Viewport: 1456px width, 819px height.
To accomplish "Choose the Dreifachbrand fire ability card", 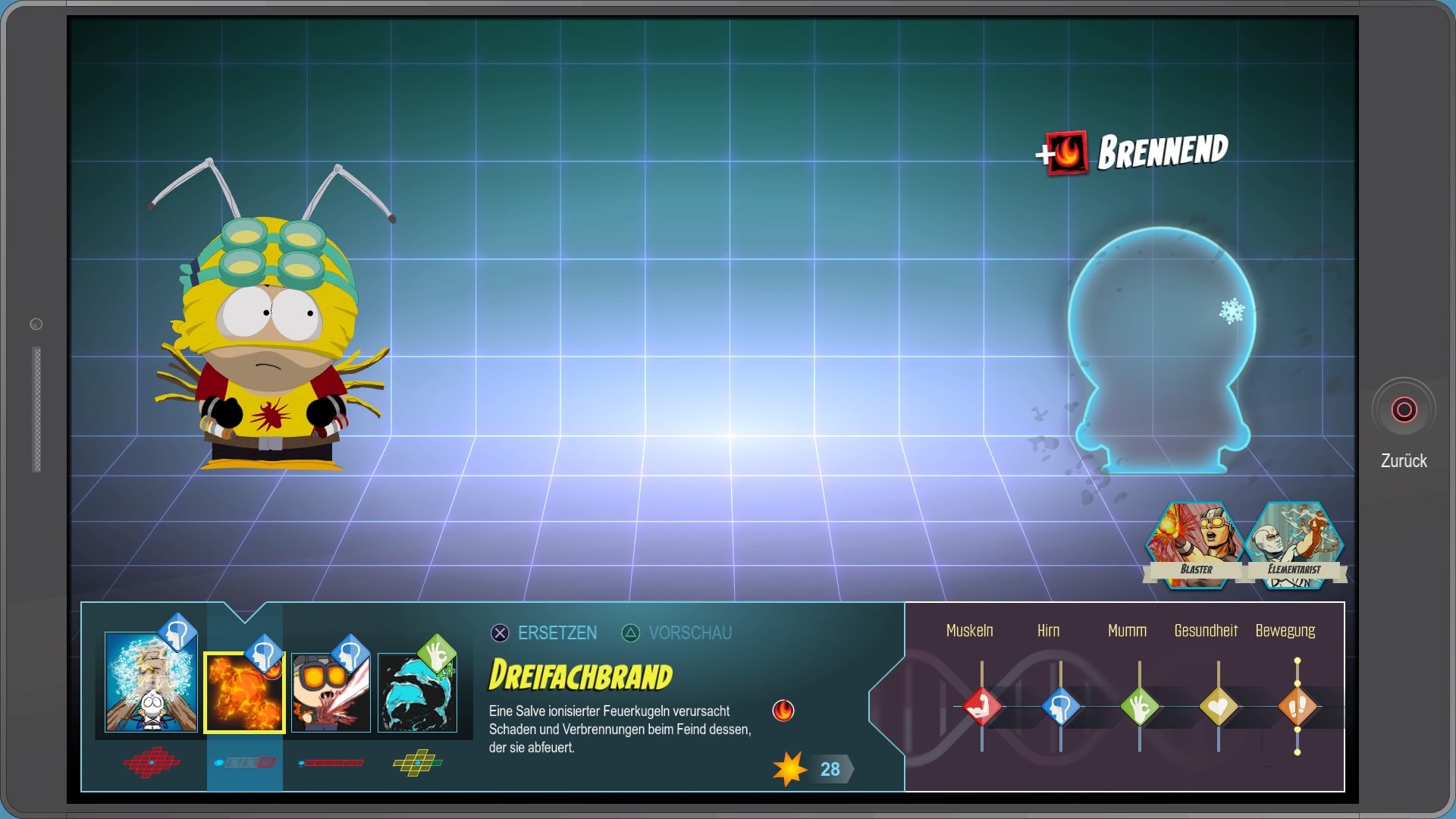I will (244, 693).
